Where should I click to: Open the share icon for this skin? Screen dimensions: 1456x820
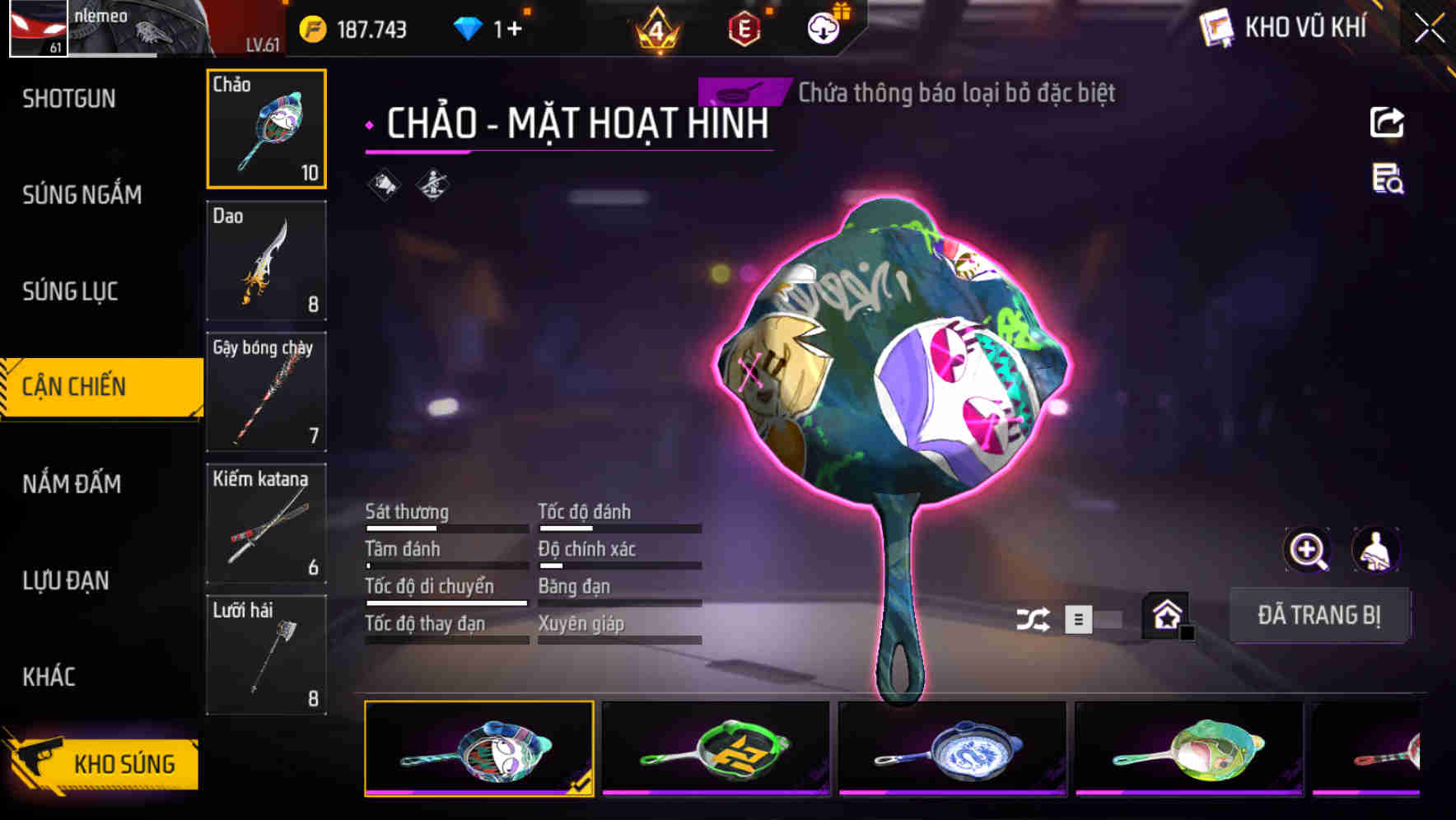pos(1388,122)
